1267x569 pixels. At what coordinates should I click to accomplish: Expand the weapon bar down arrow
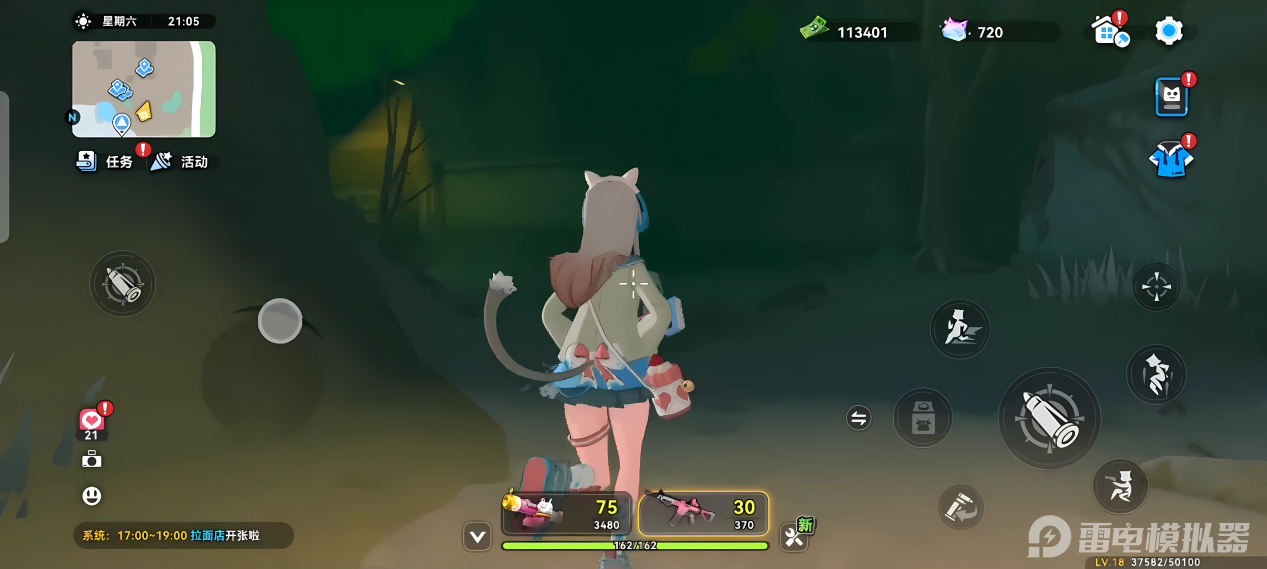point(477,537)
